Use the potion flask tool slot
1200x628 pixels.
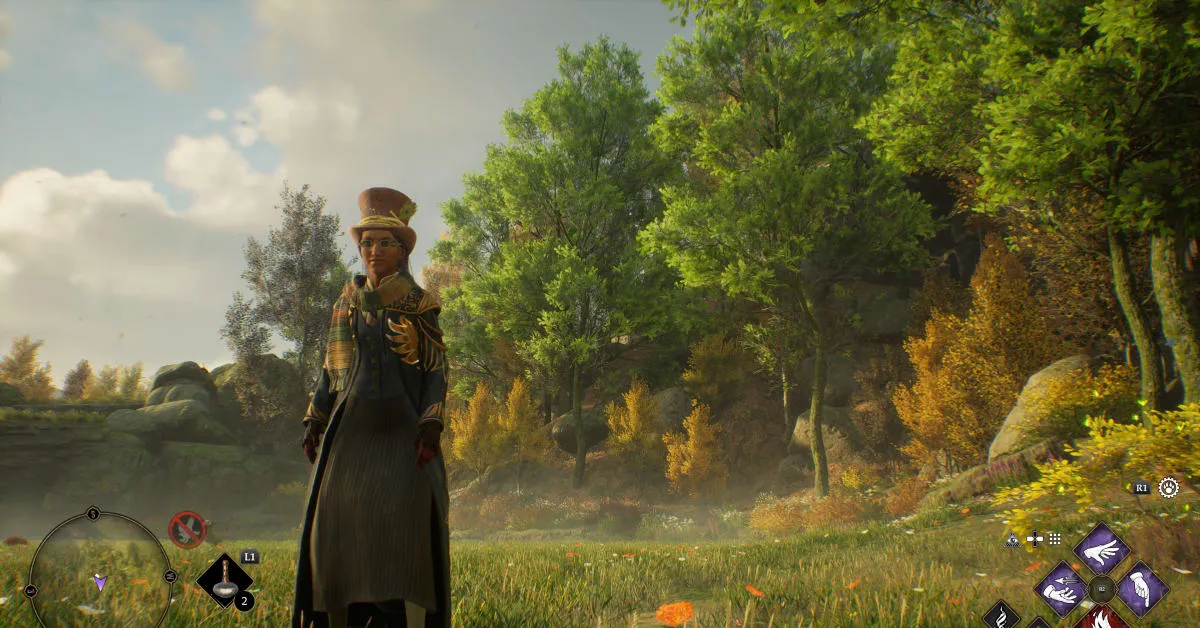tap(224, 582)
